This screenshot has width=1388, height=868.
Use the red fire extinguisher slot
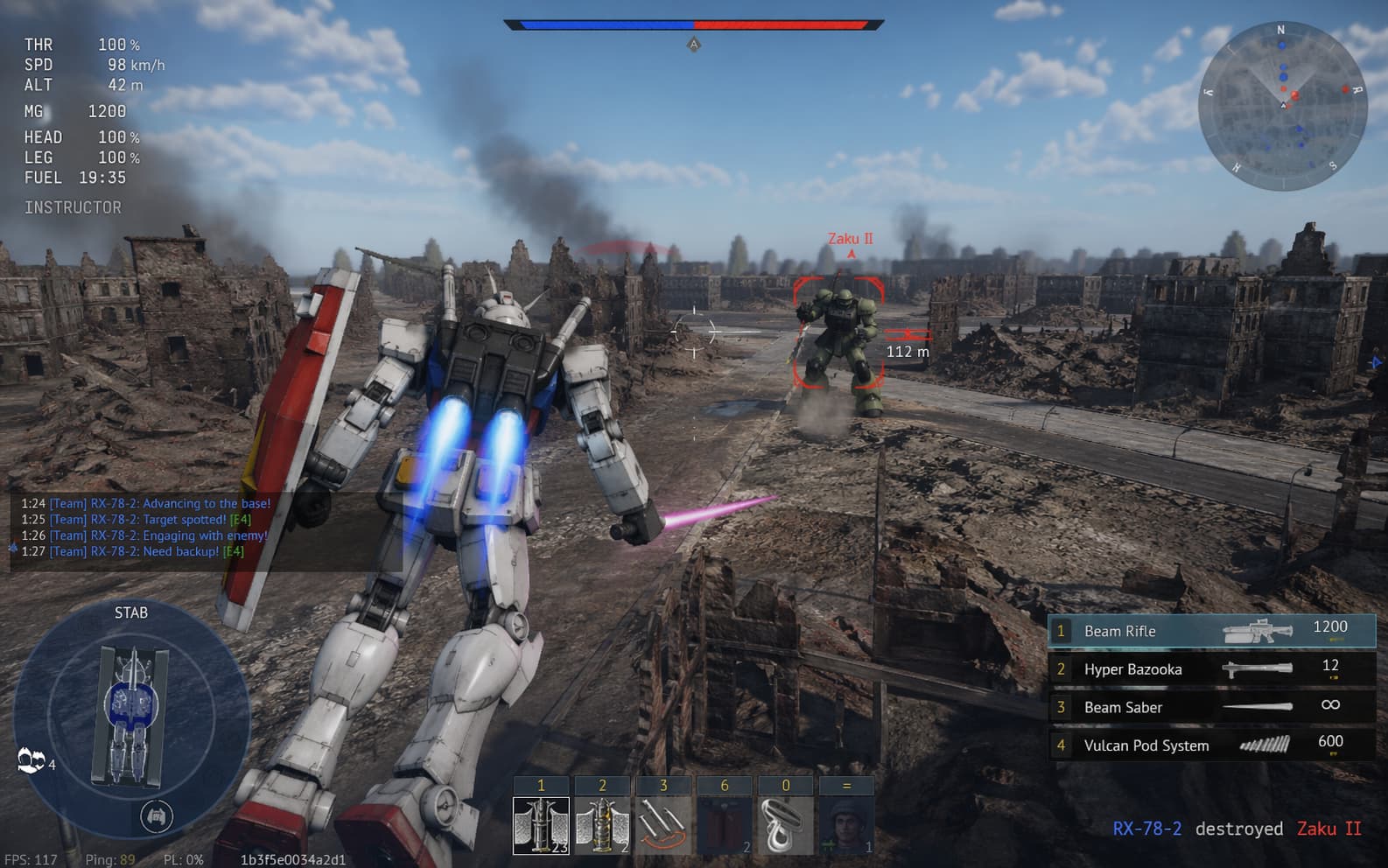click(x=724, y=825)
